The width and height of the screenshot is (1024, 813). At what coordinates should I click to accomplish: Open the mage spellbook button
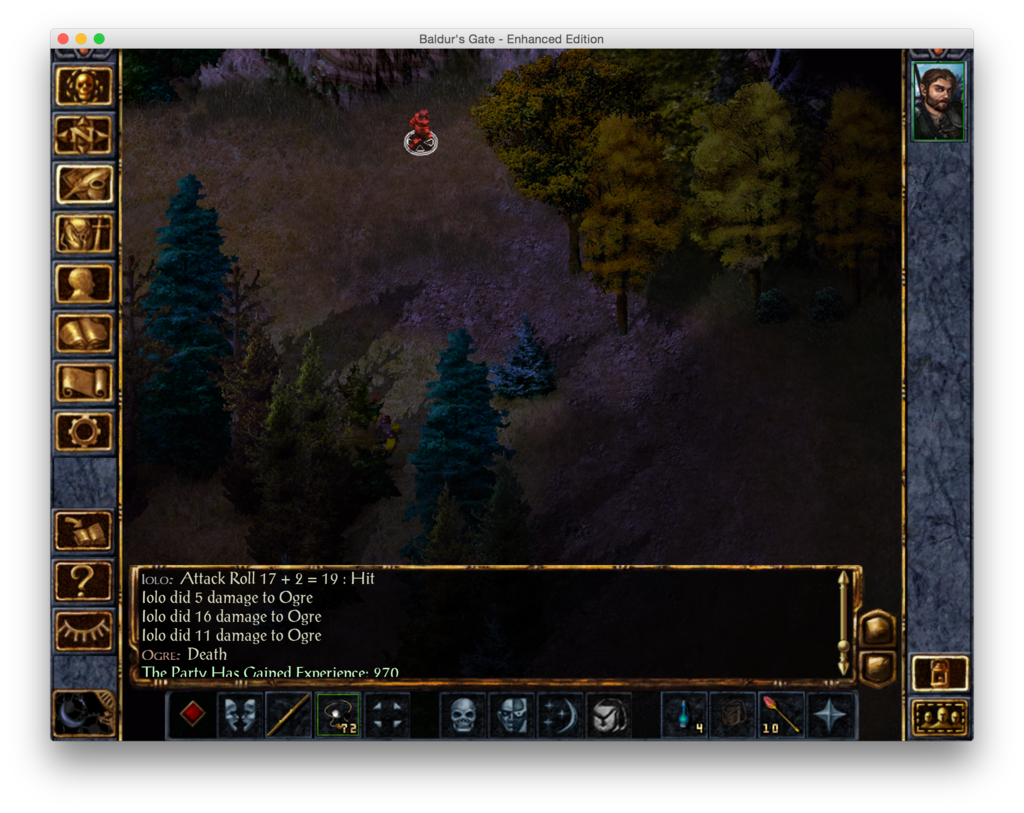tap(83, 333)
